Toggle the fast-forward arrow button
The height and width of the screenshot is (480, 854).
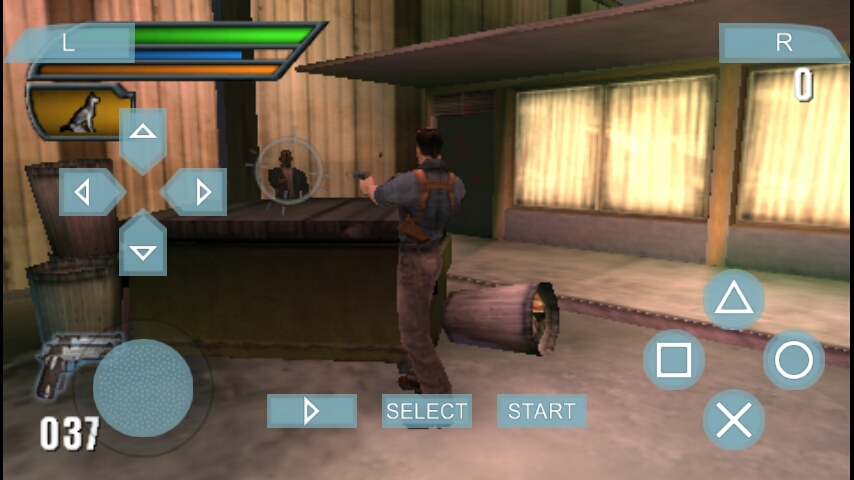[311, 411]
